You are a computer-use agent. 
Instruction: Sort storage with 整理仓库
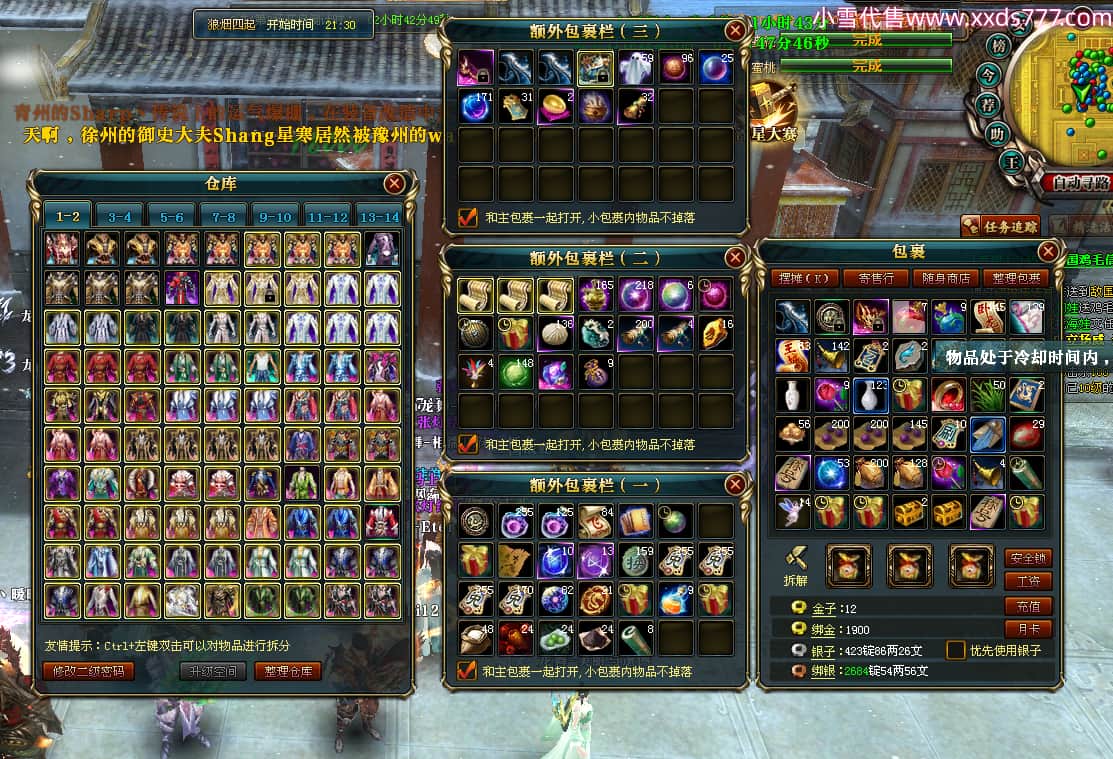(x=288, y=671)
